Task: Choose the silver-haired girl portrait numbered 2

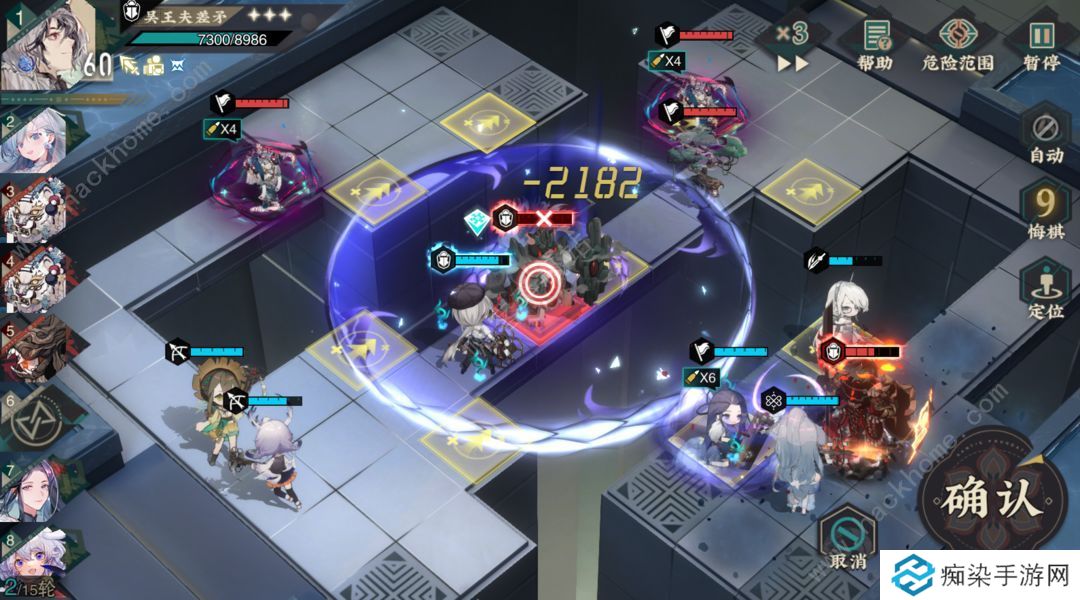Action: pos(38,141)
